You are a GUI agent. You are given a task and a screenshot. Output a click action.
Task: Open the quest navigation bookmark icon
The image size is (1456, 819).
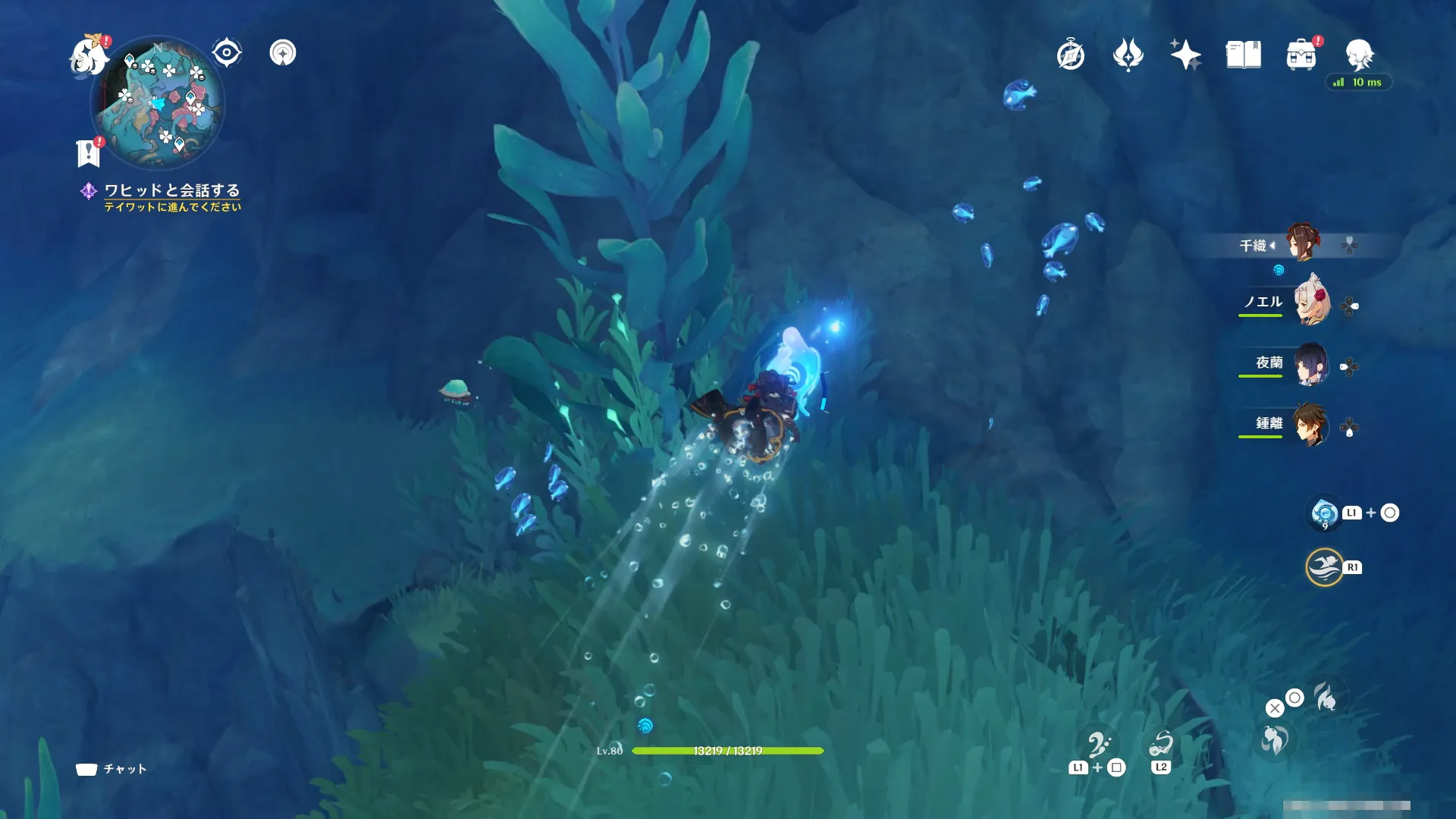tap(89, 152)
